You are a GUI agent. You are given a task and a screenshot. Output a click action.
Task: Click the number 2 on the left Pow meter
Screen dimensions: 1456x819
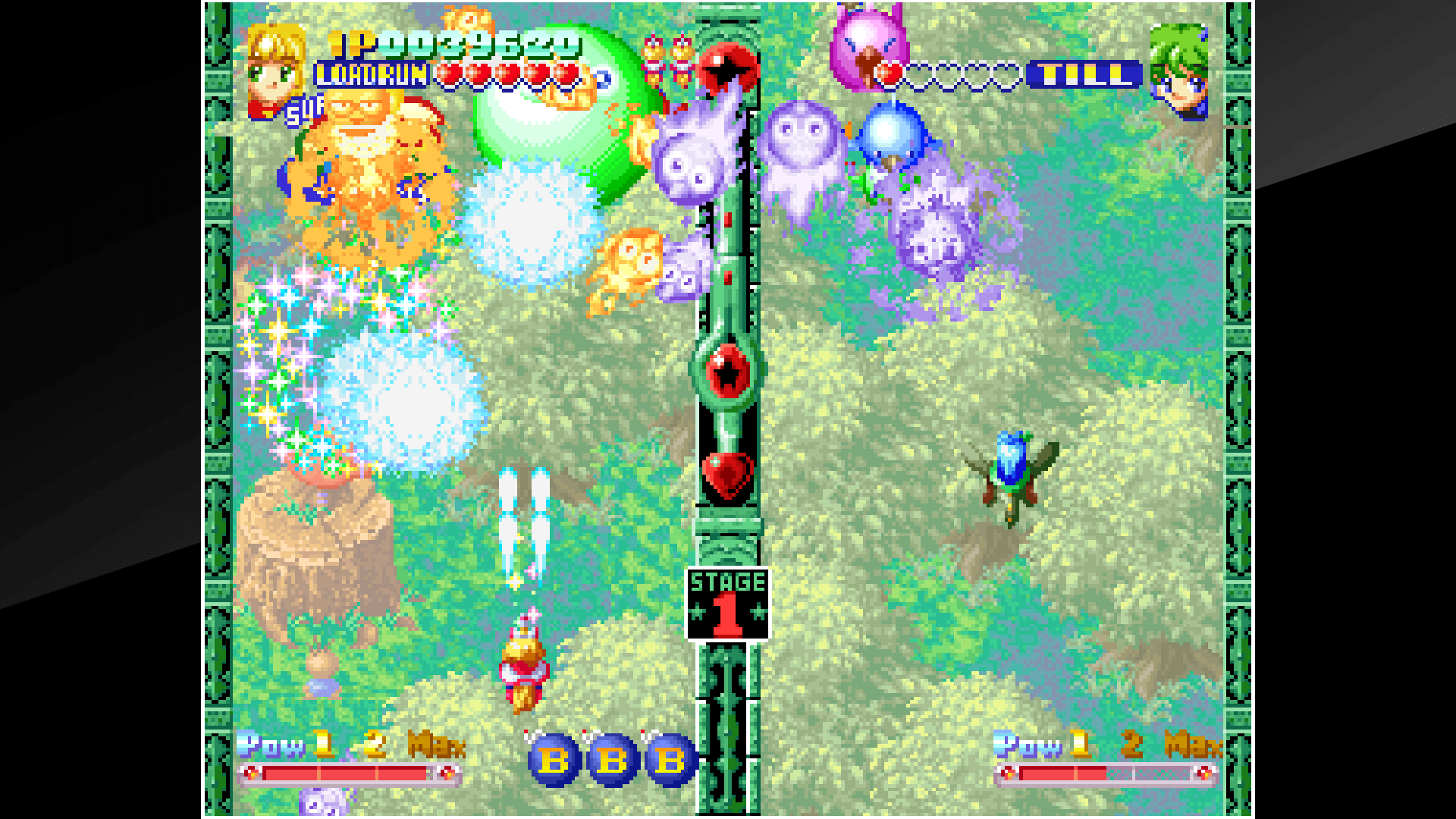click(372, 745)
